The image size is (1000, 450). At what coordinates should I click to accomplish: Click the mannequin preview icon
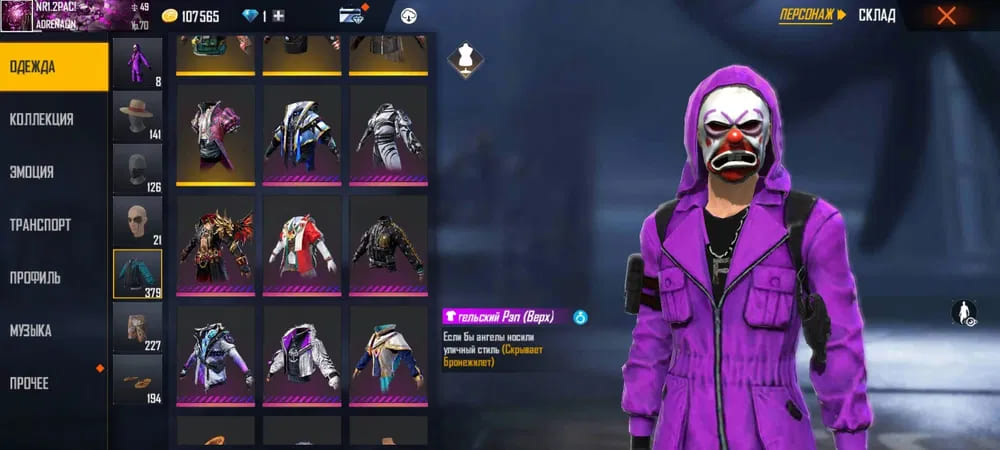pos(462,57)
